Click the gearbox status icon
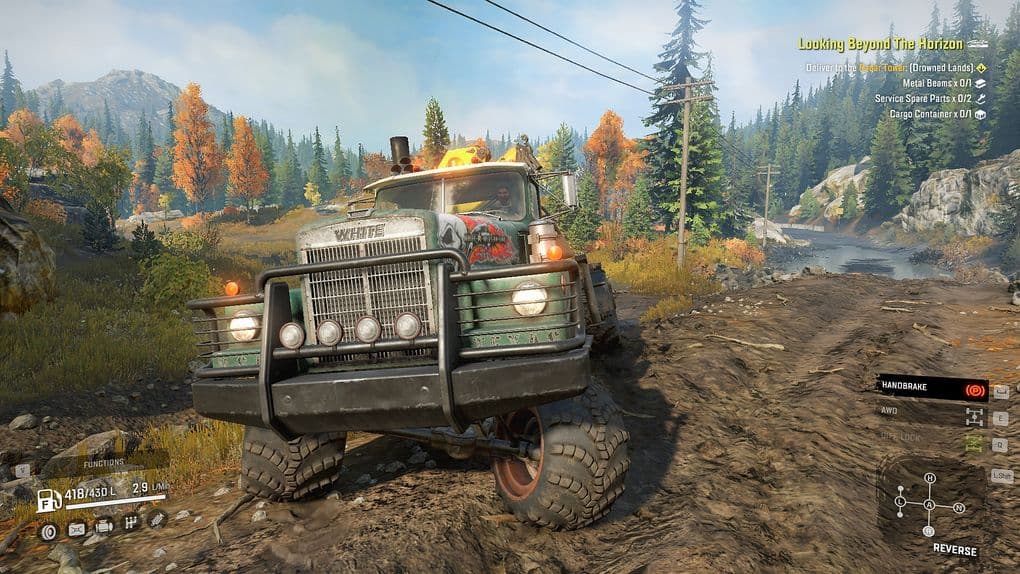 [130, 522]
